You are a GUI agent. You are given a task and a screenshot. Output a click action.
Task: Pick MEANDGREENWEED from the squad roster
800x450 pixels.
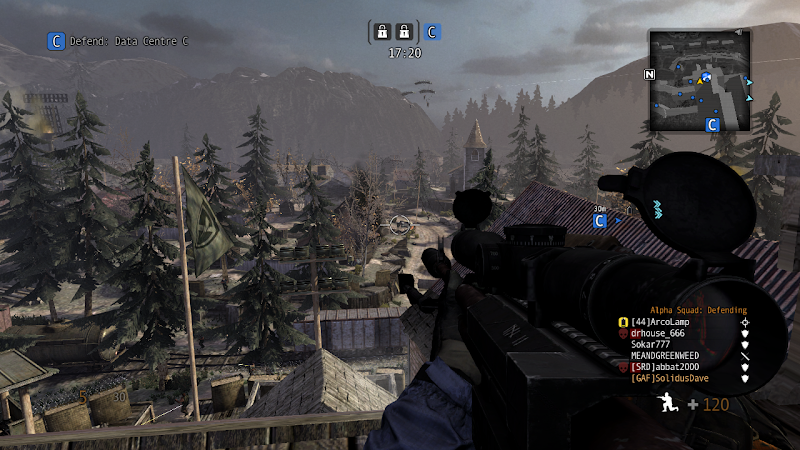(x=666, y=355)
